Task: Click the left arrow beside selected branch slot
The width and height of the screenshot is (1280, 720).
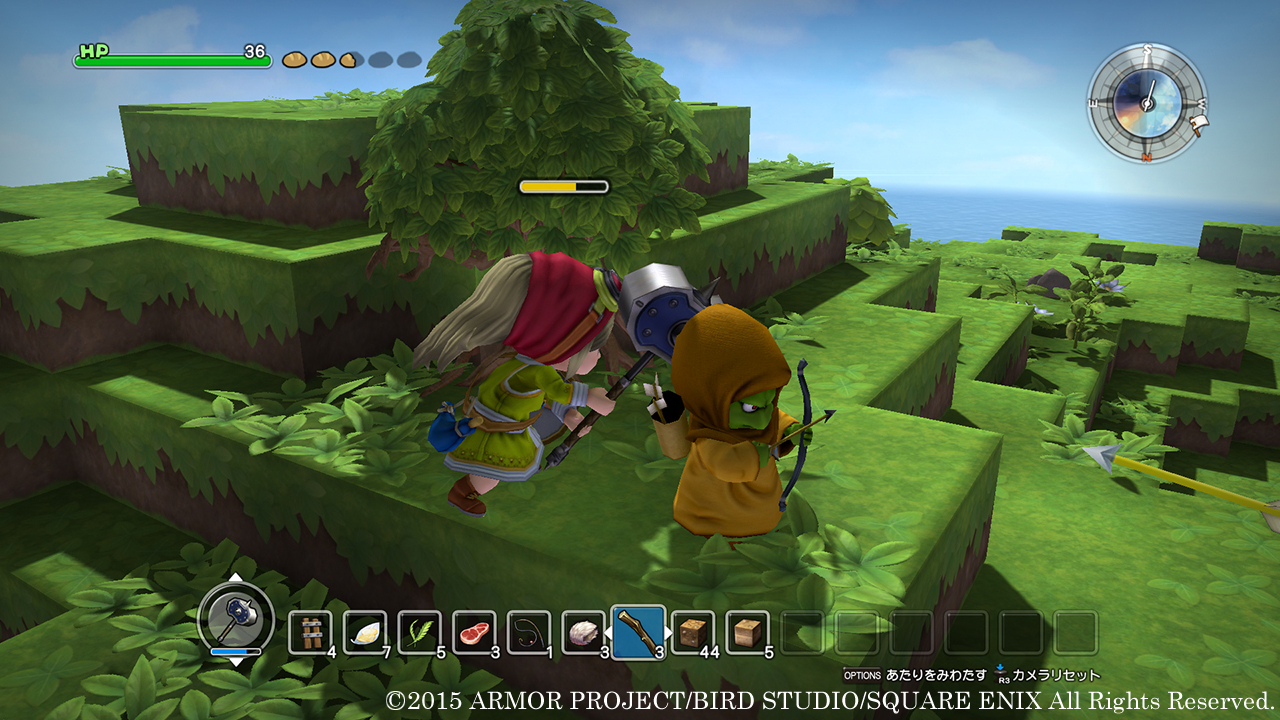Action: (606, 633)
